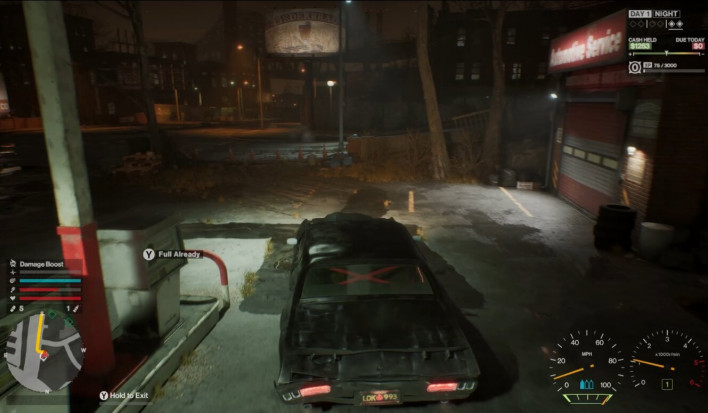Click the Damage Boost perk icon
708x413 pixels.
point(12,263)
